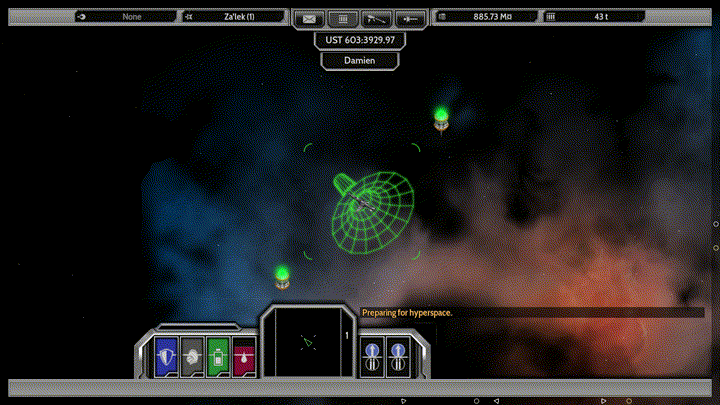Click the long-barrel weapon button

376,17
